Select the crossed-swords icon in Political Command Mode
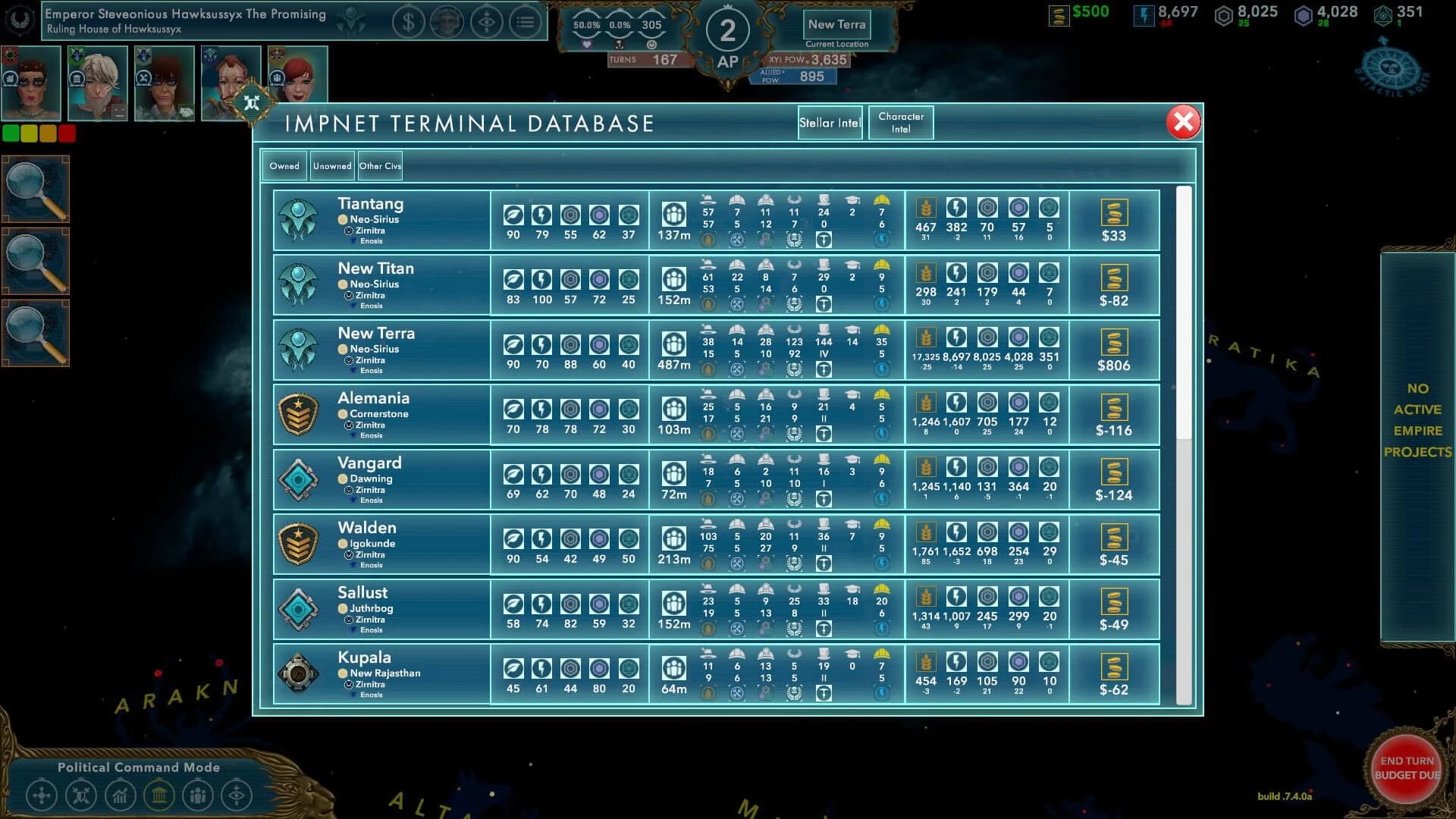The height and width of the screenshot is (819, 1456). point(81,795)
